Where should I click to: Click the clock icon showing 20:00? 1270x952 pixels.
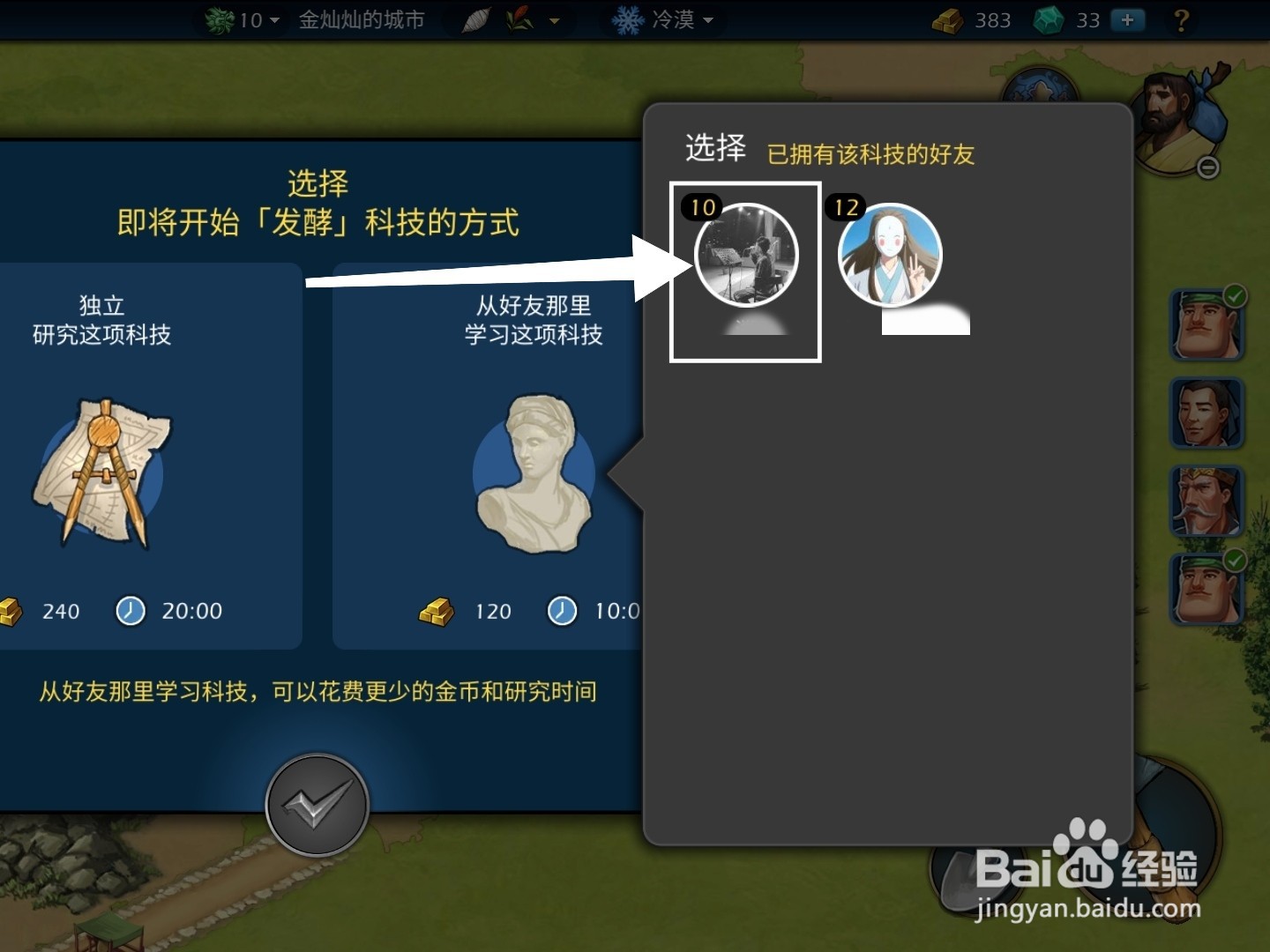click(x=130, y=611)
